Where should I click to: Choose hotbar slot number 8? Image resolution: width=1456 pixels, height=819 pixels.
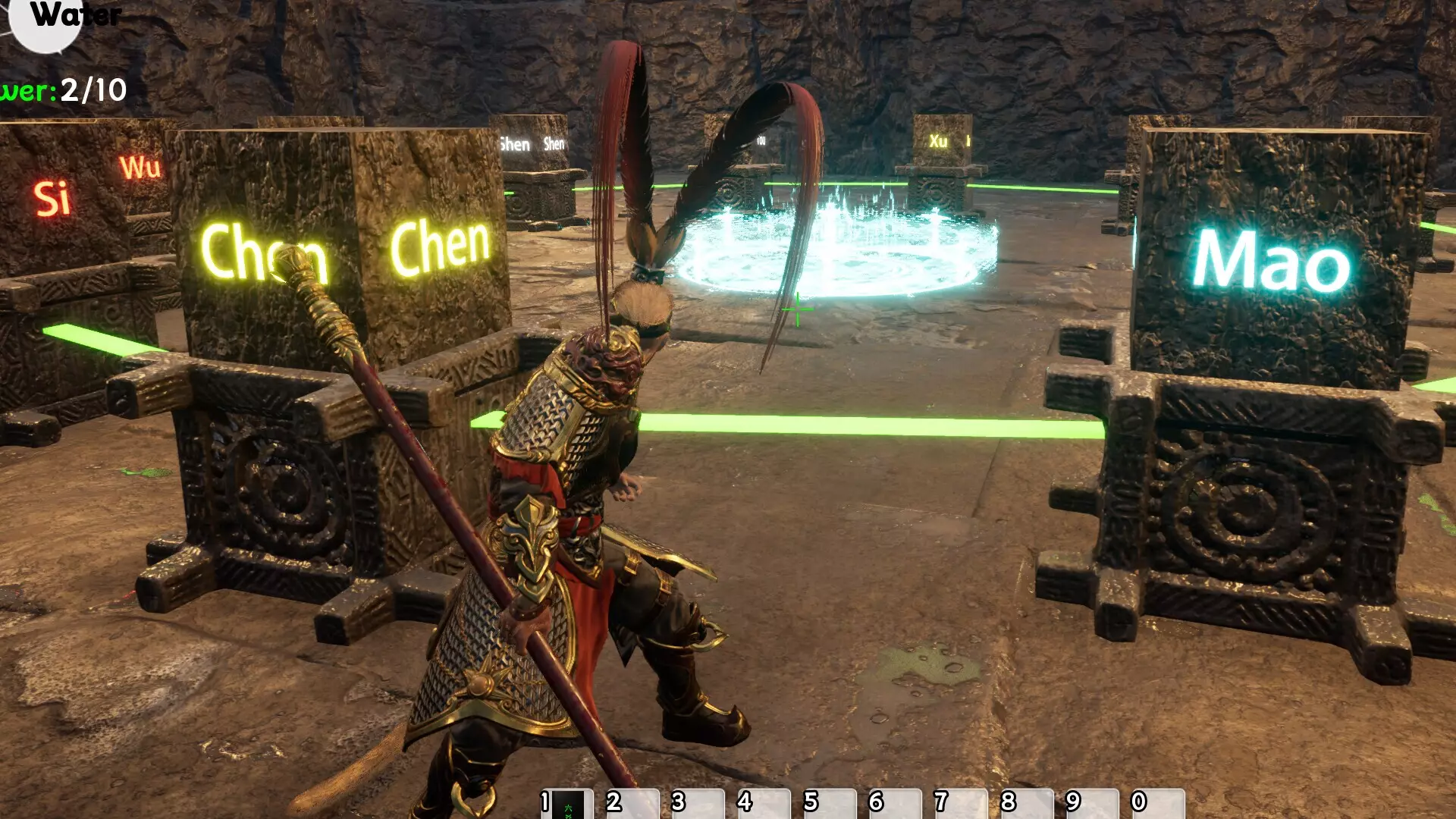(x=1028, y=804)
